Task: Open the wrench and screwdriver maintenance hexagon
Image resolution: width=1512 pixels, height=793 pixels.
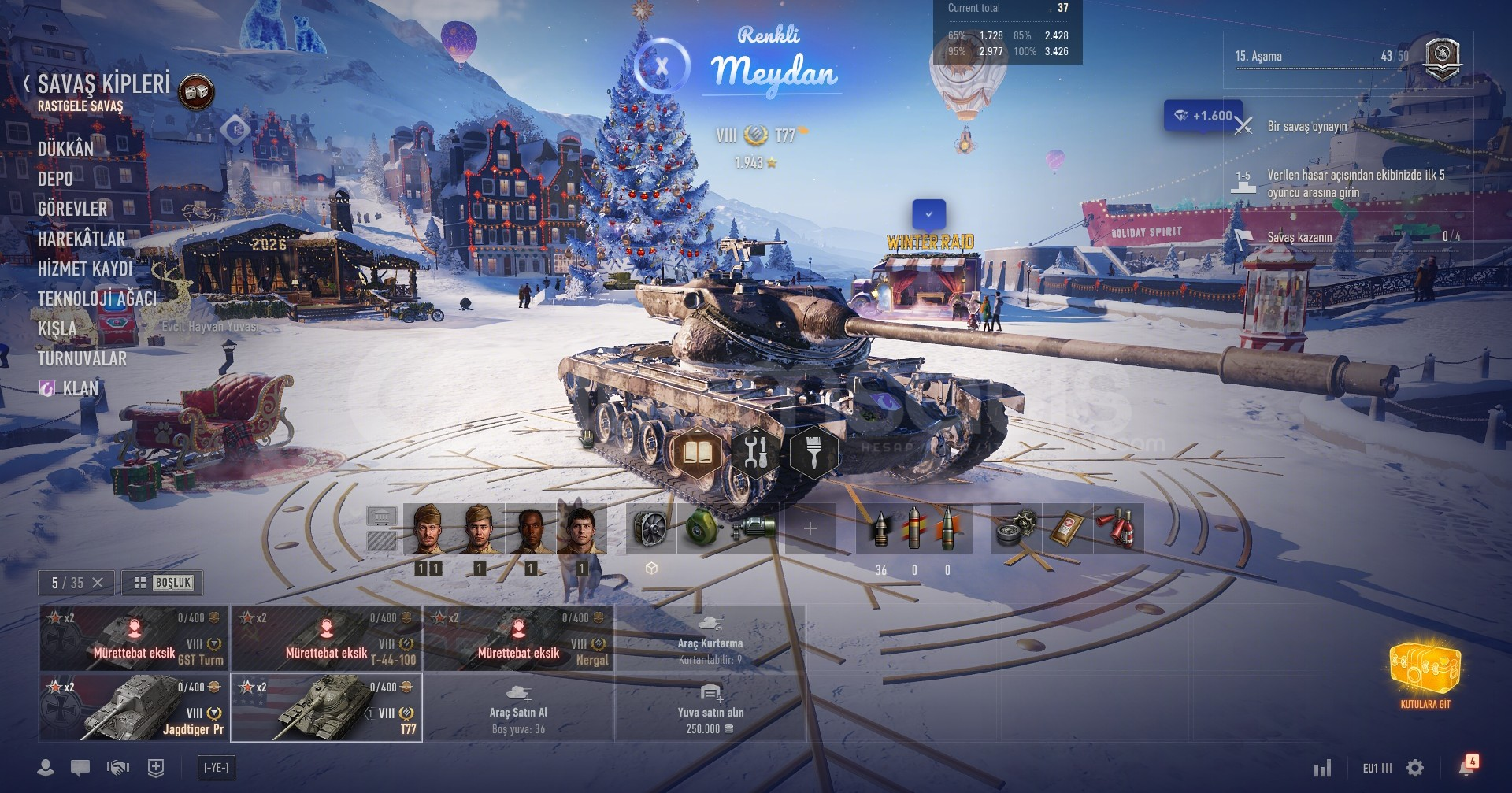Action: click(x=755, y=452)
